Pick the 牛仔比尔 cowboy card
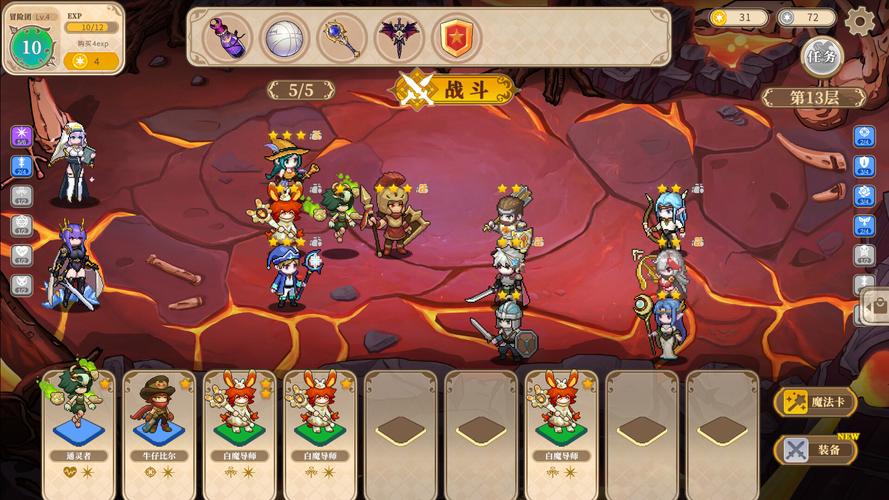889x500 pixels. coord(159,418)
